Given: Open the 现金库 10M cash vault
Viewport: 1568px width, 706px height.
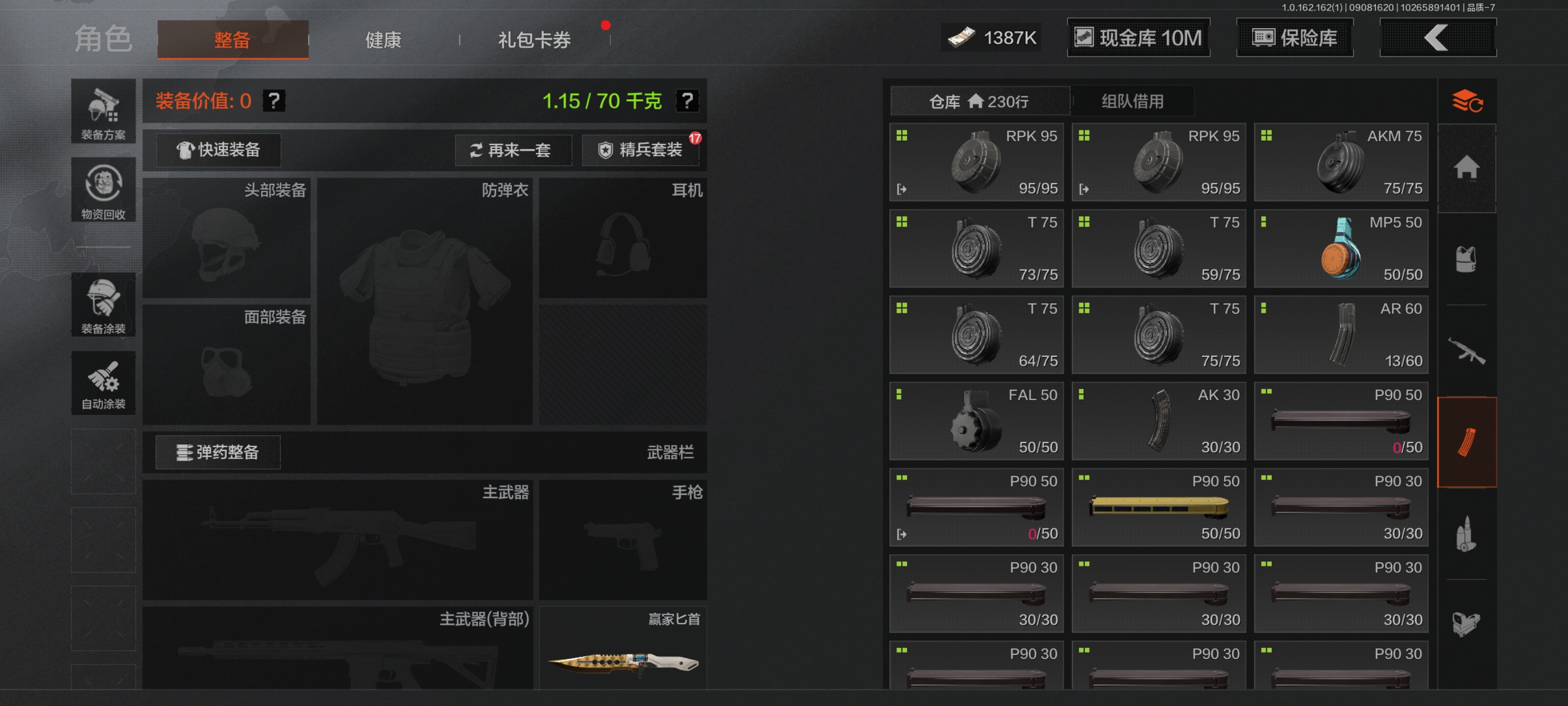Looking at the screenshot, I should pyautogui.click(x=1138, y=38).
